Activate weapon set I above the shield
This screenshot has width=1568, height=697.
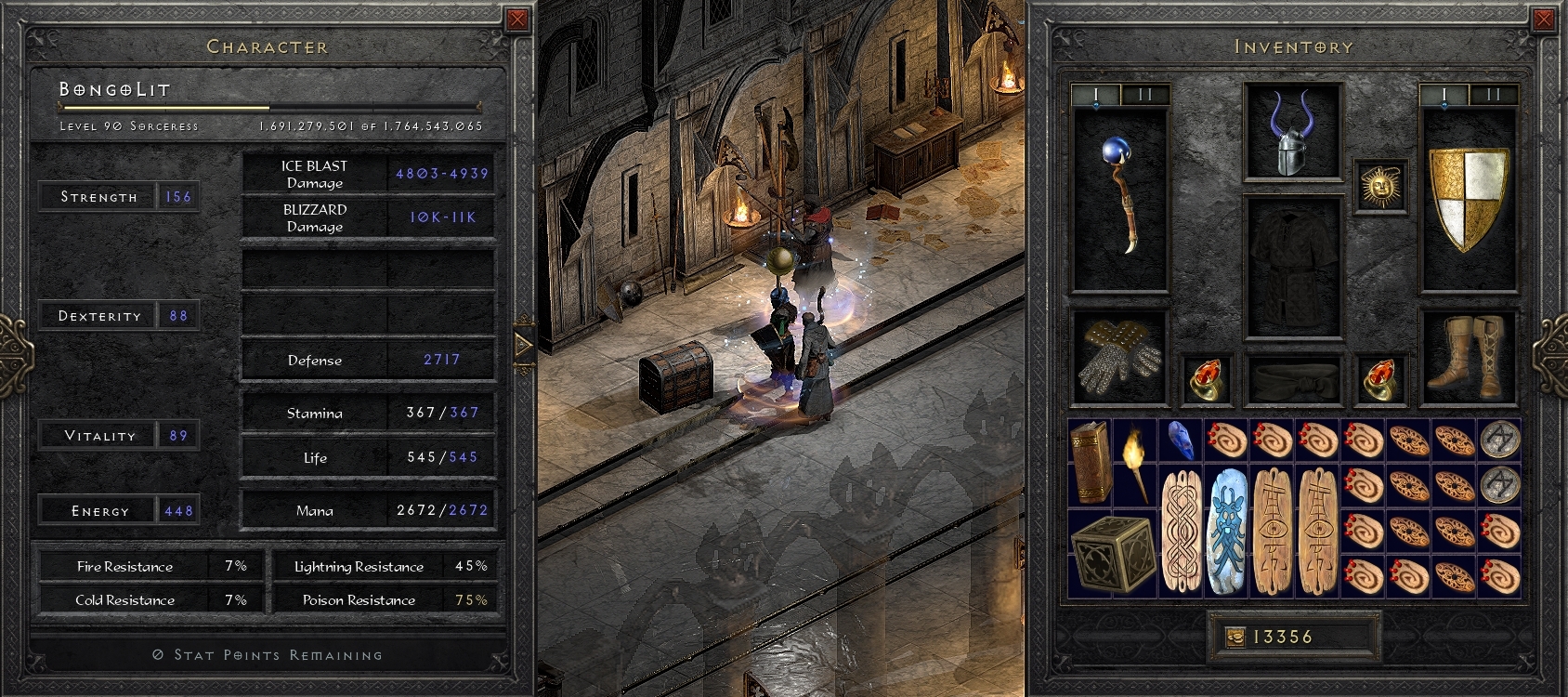1444,94
